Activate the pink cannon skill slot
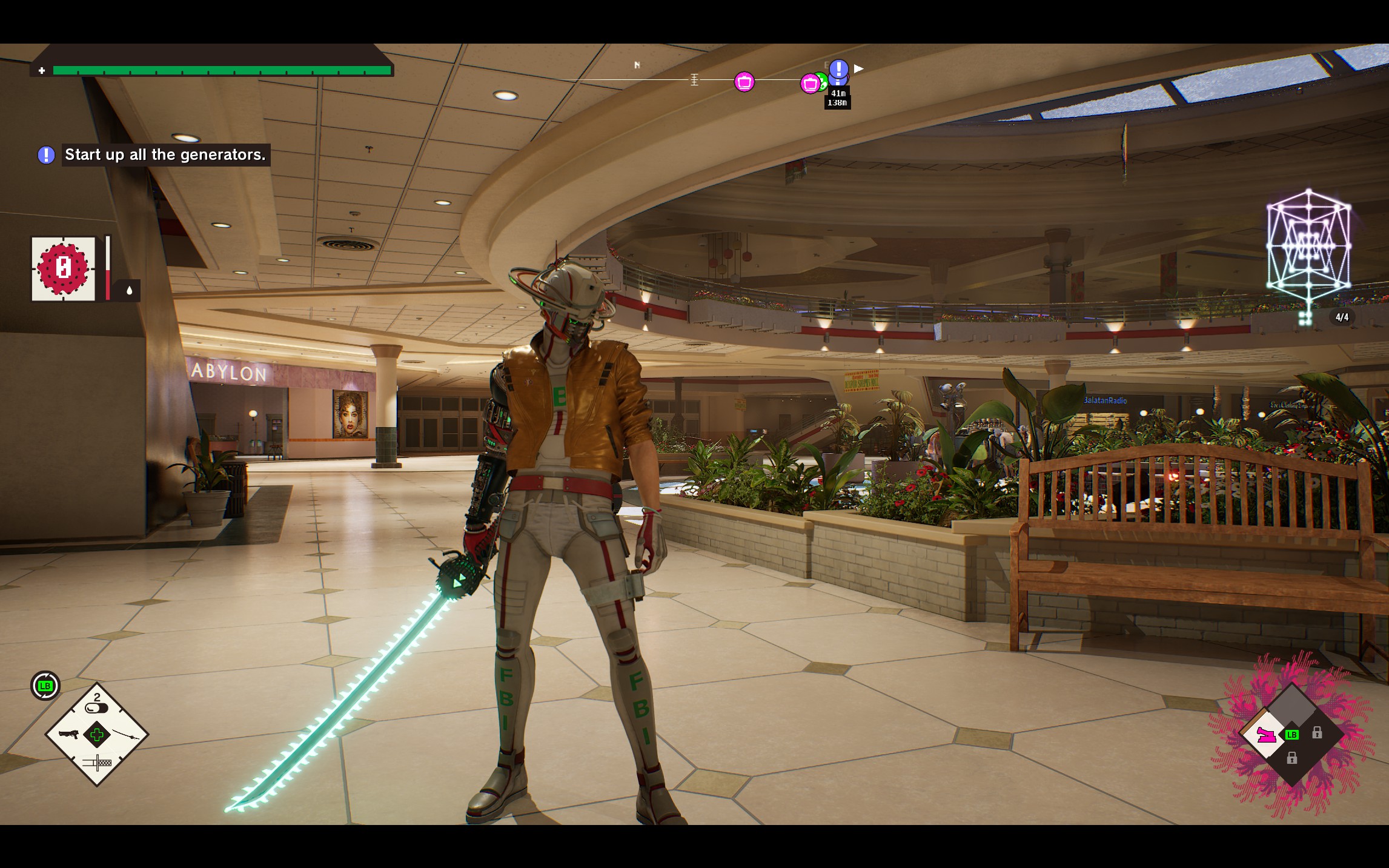 point(1266,735)
